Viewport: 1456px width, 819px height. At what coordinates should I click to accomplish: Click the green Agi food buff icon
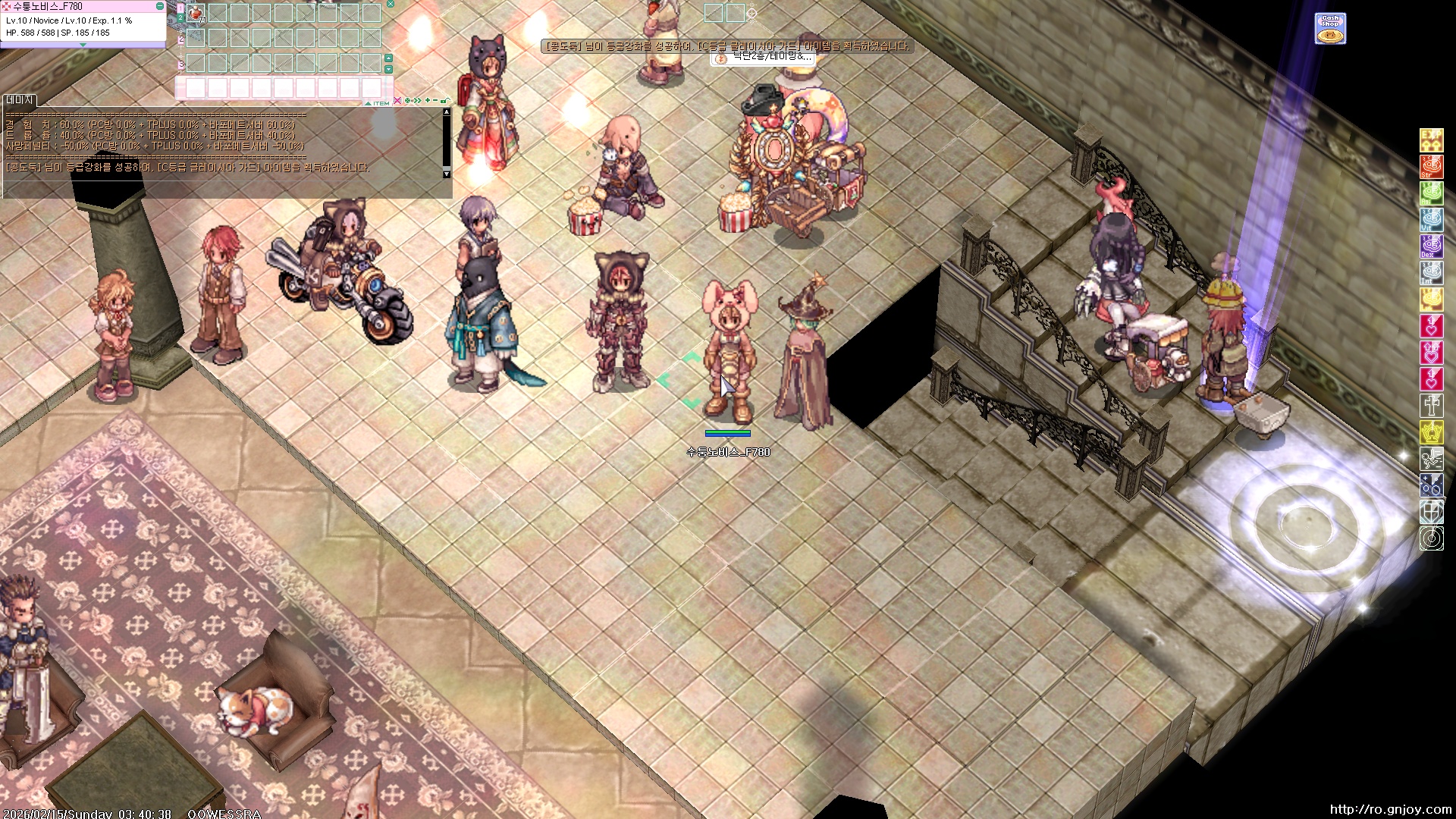1431,193
